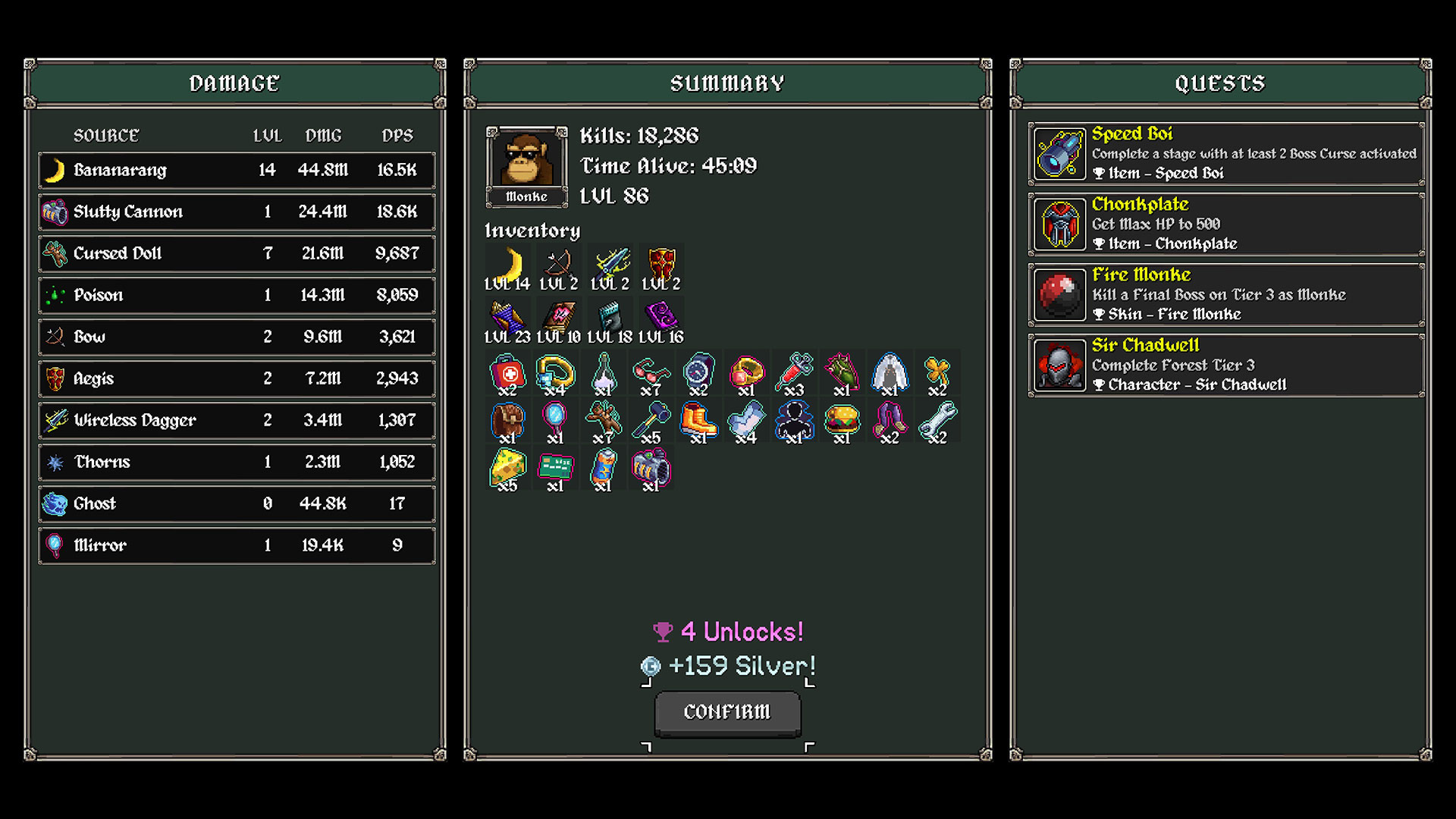1456x819 pixels.
Task: Open the Chonkplate quest entry
Action: point(1225,224)
